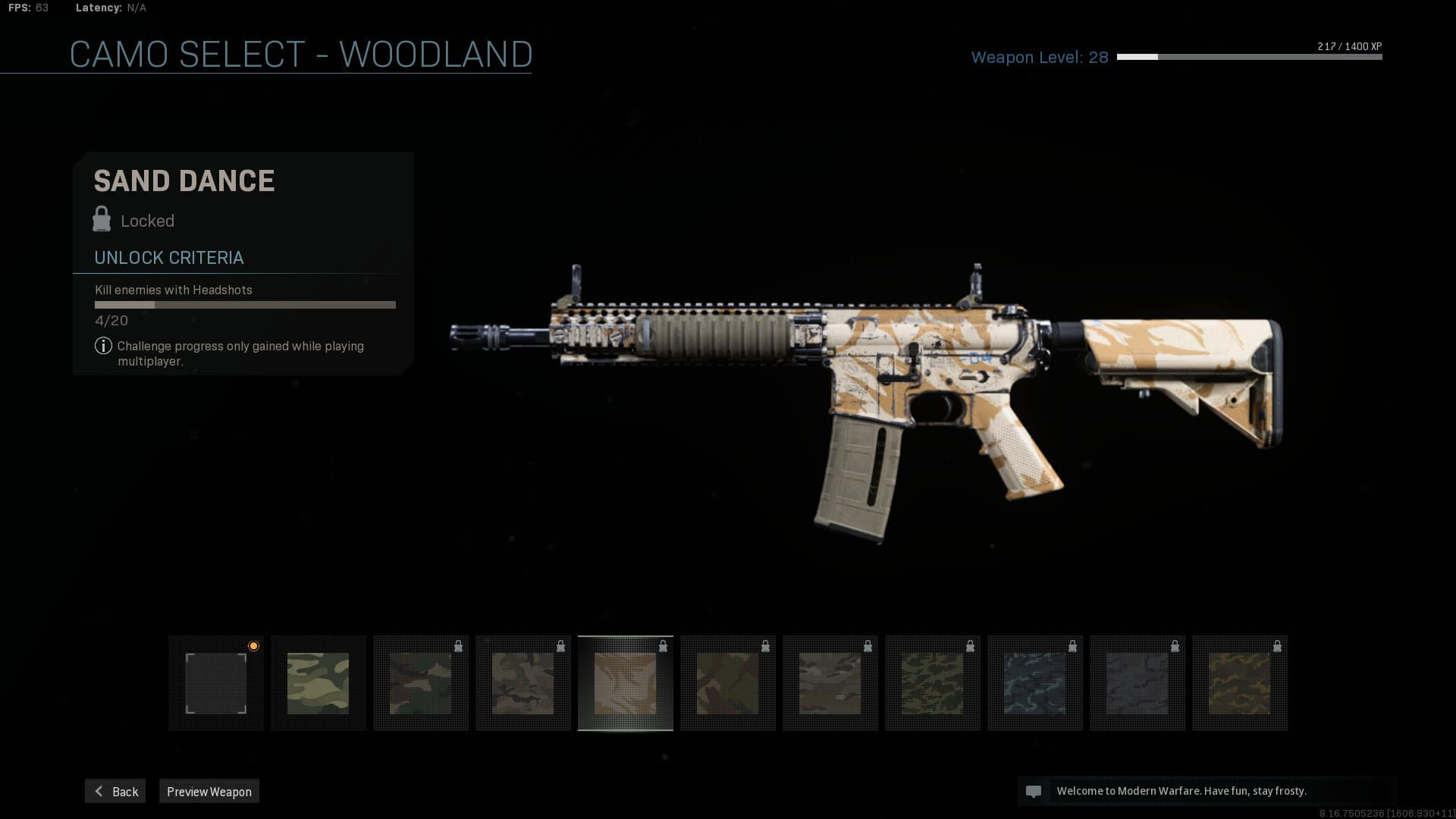Open the chat message box
Viewport: 1456px width, 819px height.
tap(1206, 791)
